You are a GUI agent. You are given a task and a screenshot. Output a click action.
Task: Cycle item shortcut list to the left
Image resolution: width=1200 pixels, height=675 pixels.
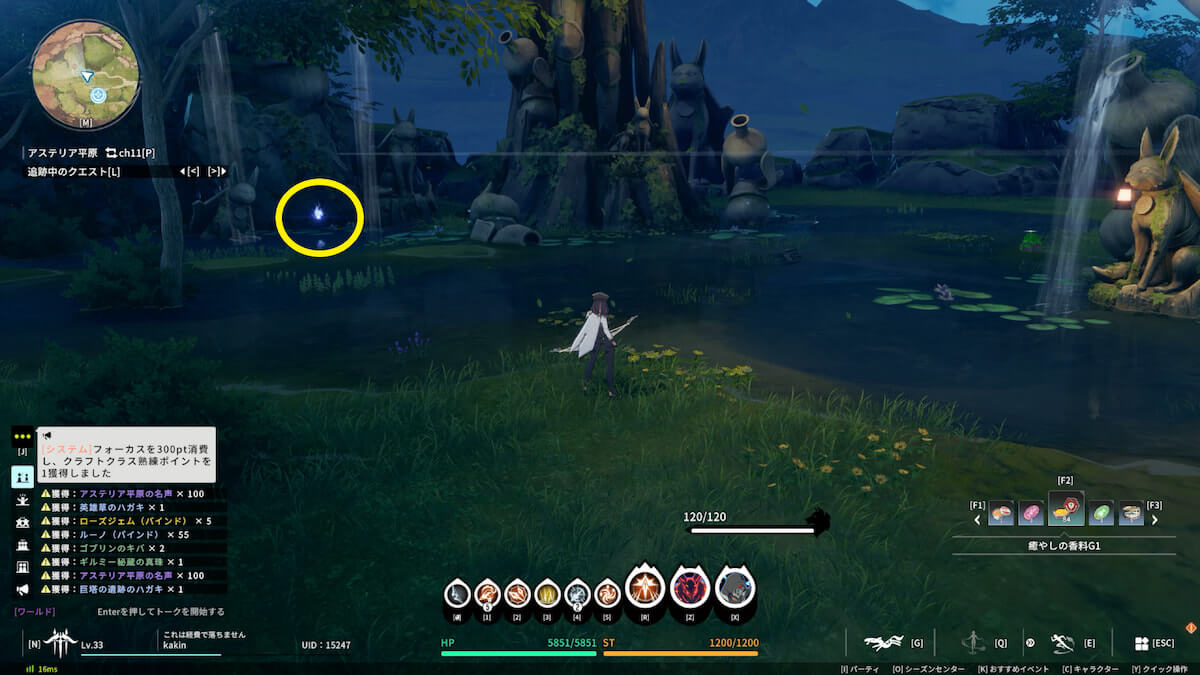pyautogui.click(x=978, y=520)
